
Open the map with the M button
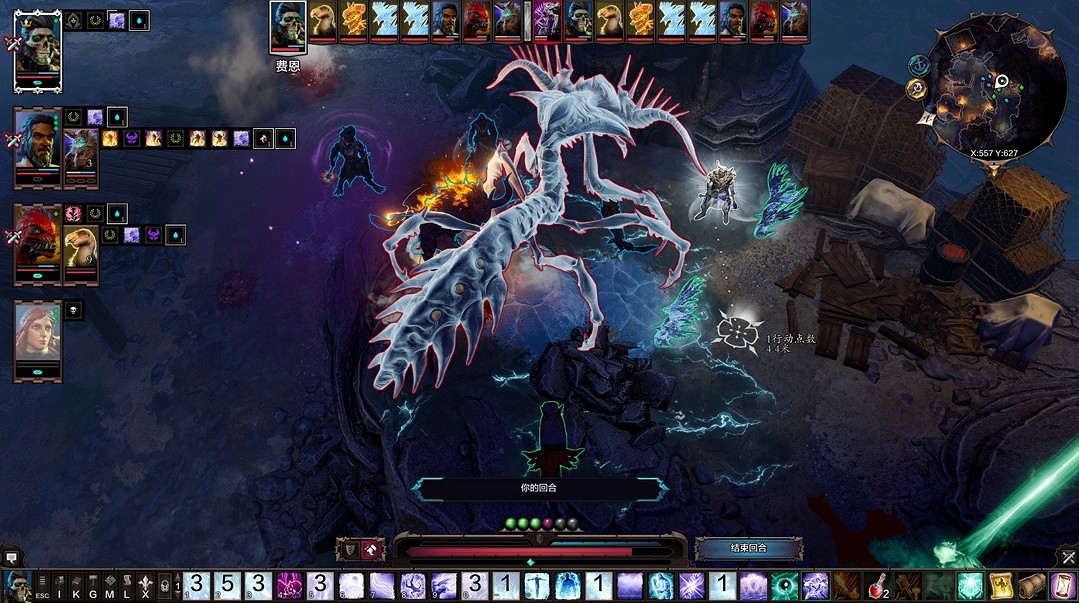(110, 586)
